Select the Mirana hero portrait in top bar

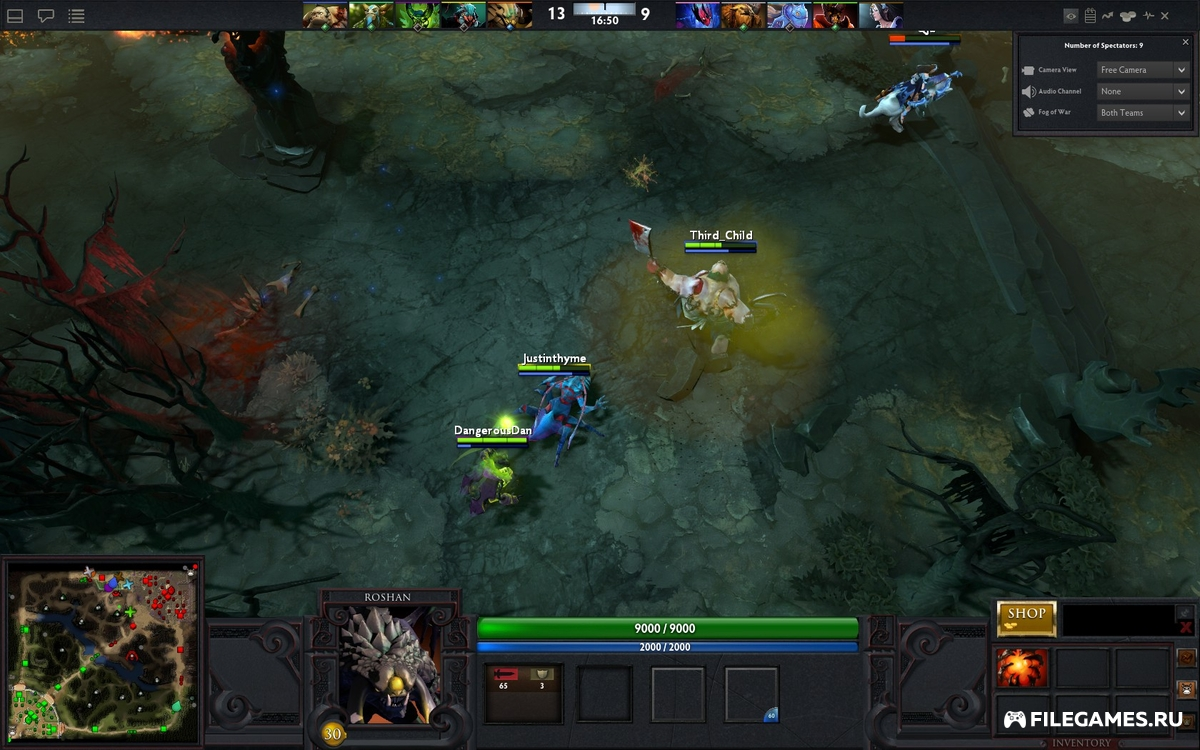880,15
